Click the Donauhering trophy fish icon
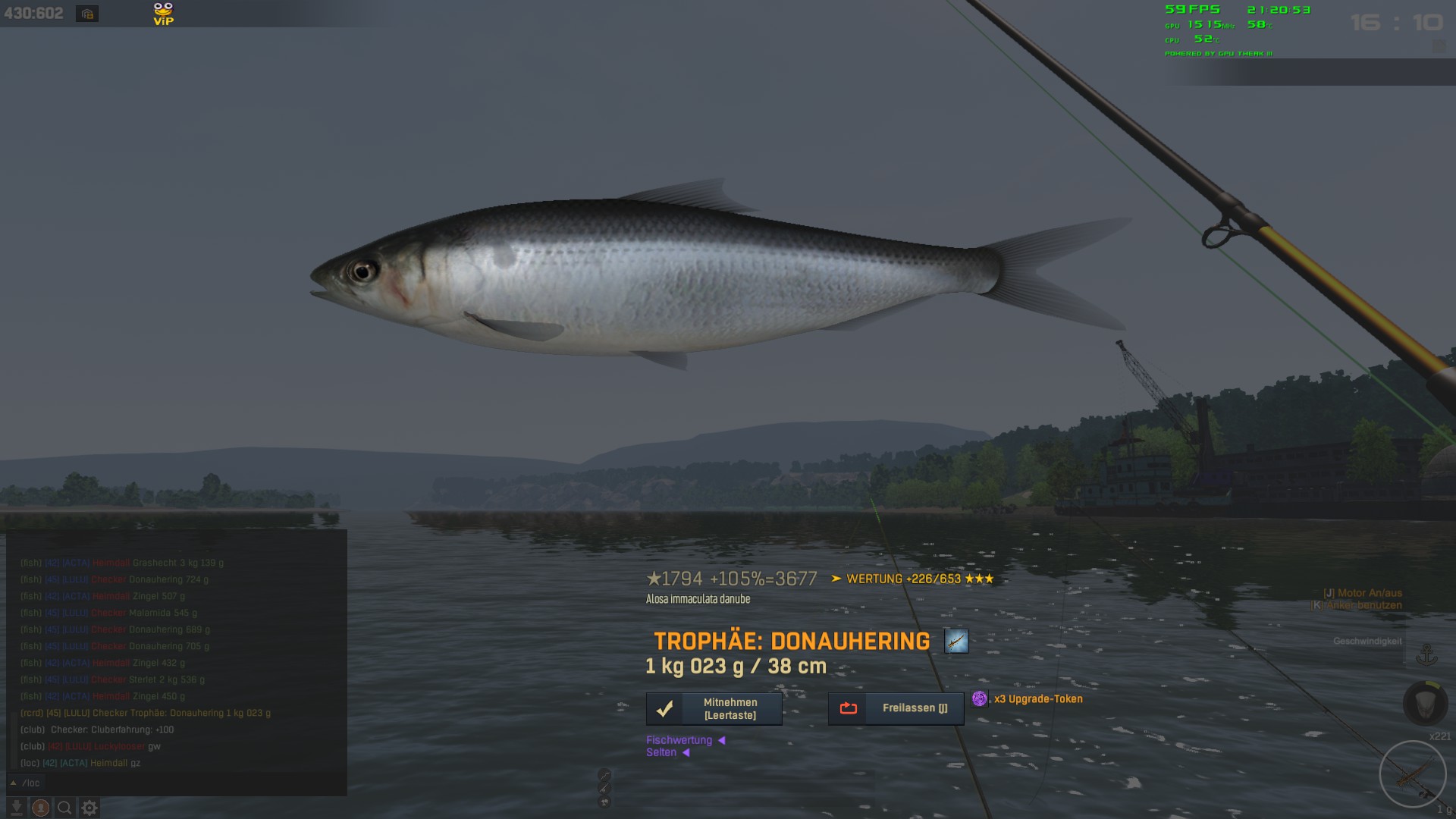 tap(955, 641)
